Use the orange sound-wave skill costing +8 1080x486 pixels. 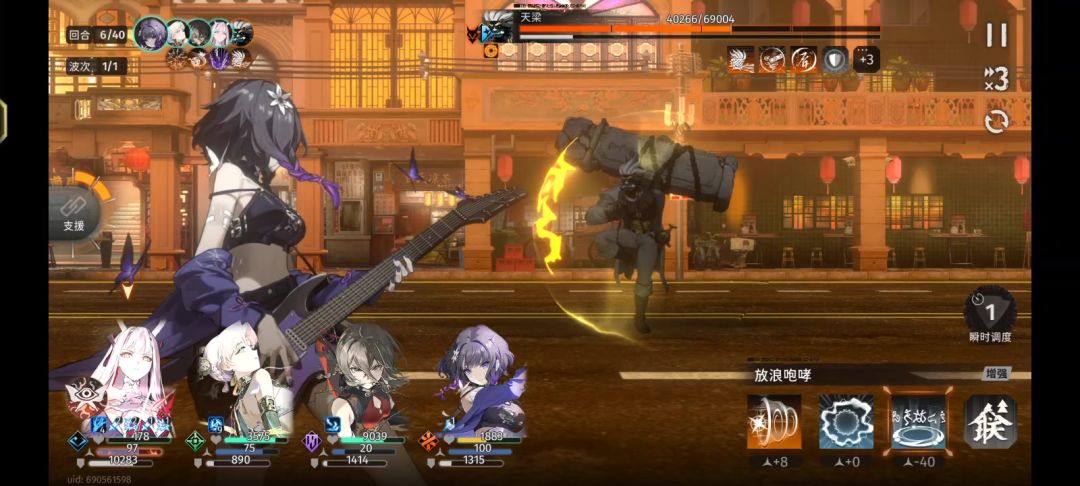(x=774, y=421)
